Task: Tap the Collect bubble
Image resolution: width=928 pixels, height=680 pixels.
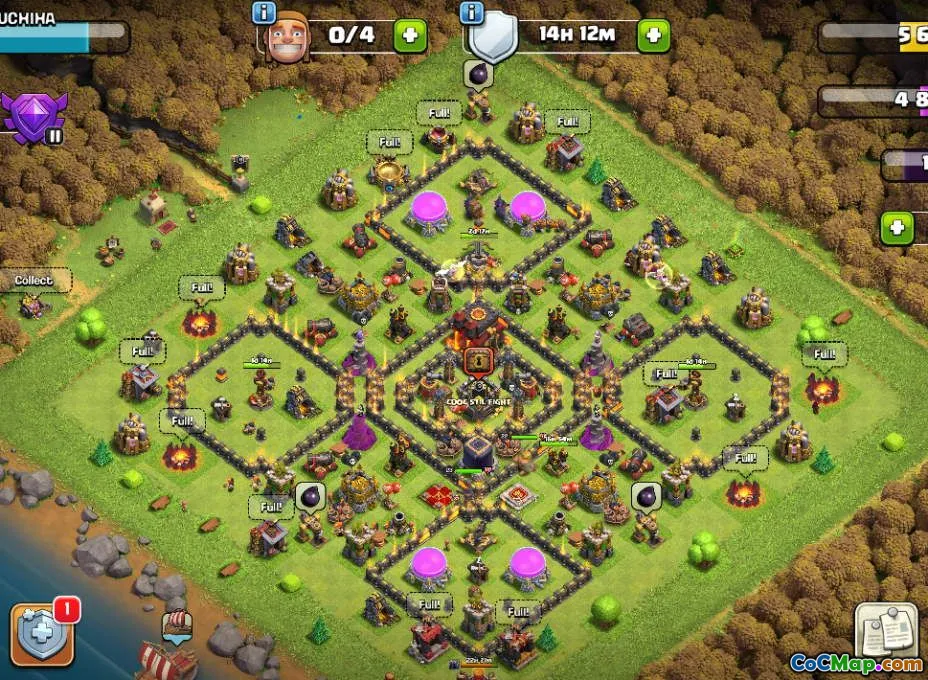Action: (34, 281)
